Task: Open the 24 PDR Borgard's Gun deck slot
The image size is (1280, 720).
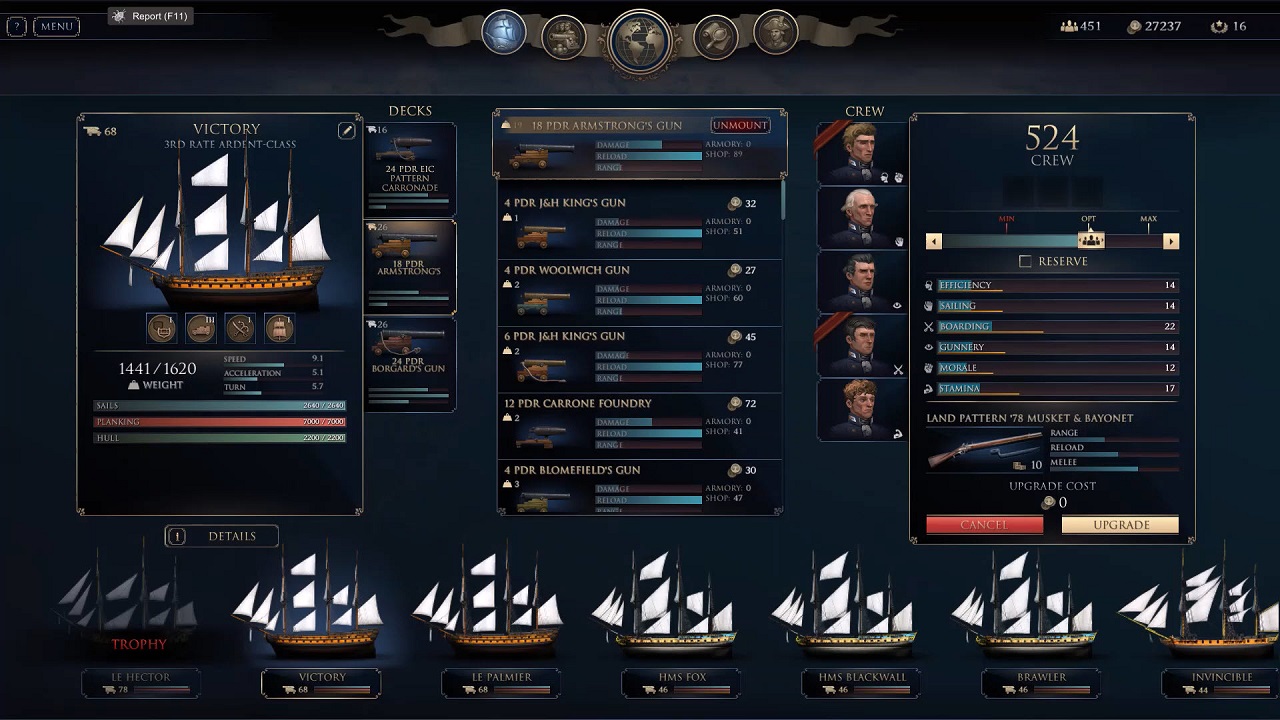Action: click(x=410, y=363)
